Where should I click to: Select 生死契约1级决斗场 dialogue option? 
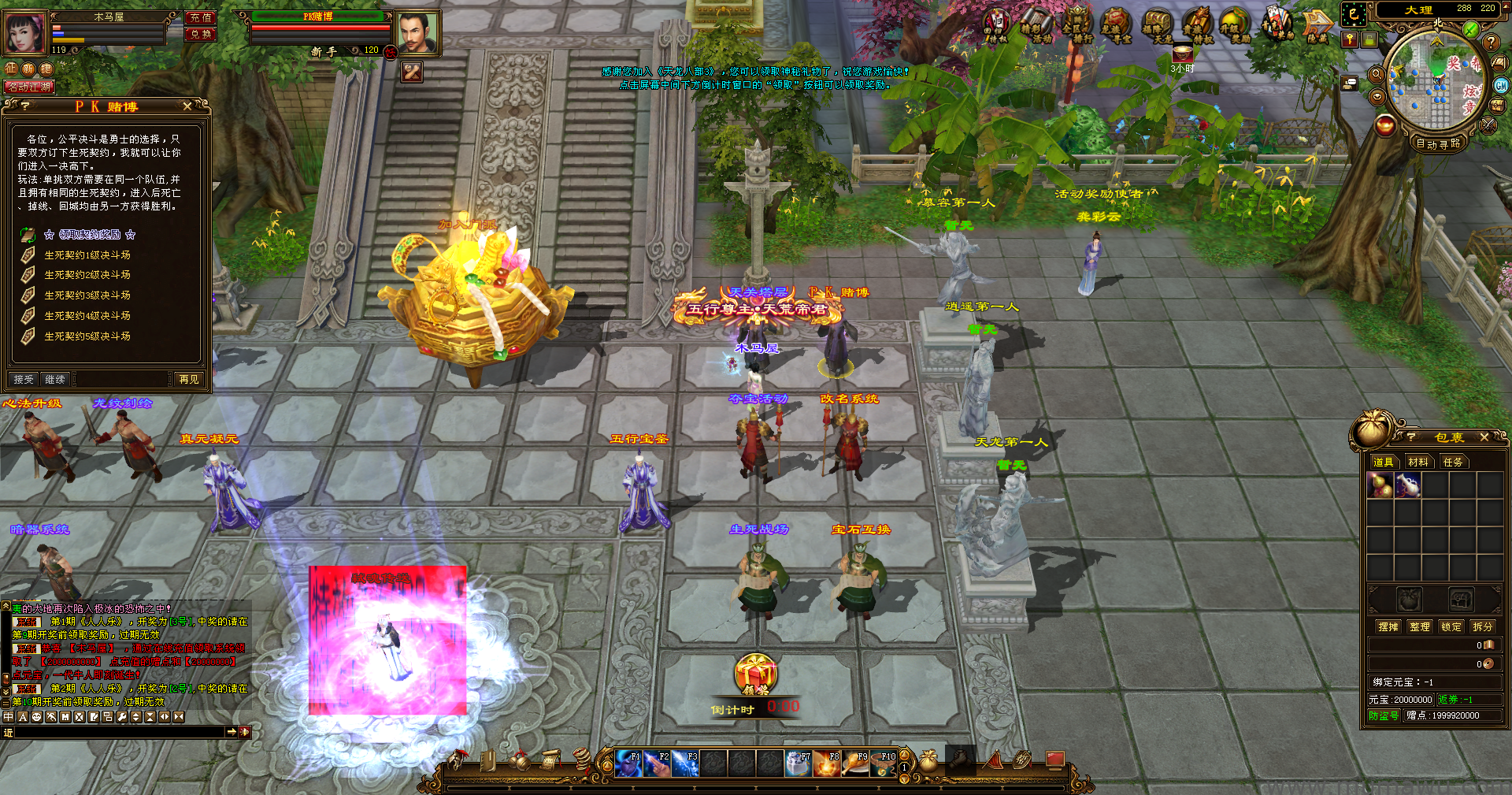pos(87,255)
